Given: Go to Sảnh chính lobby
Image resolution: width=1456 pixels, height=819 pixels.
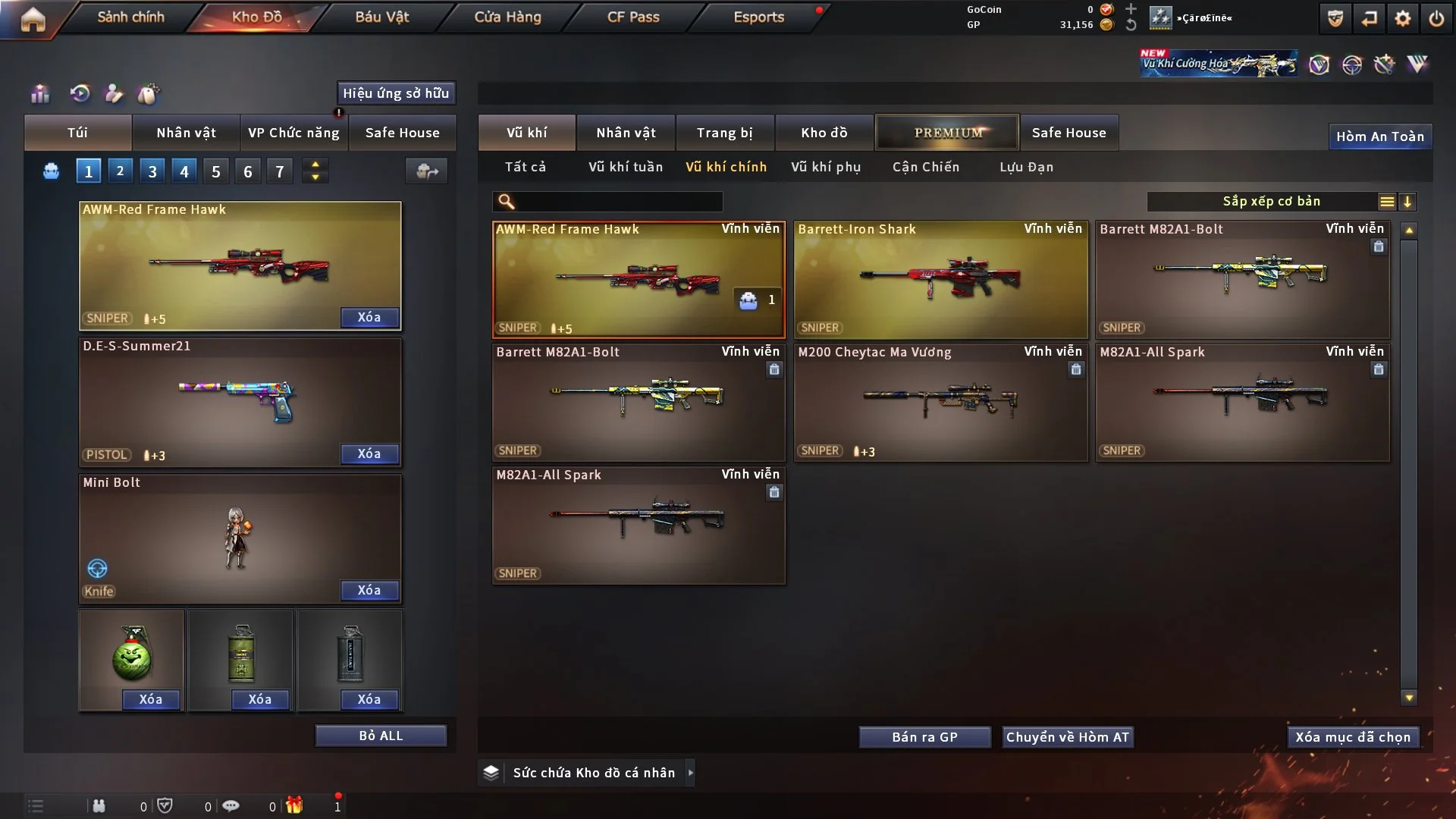Looking at the screenshot, I should pyautogui.click(x=130, y=17).
